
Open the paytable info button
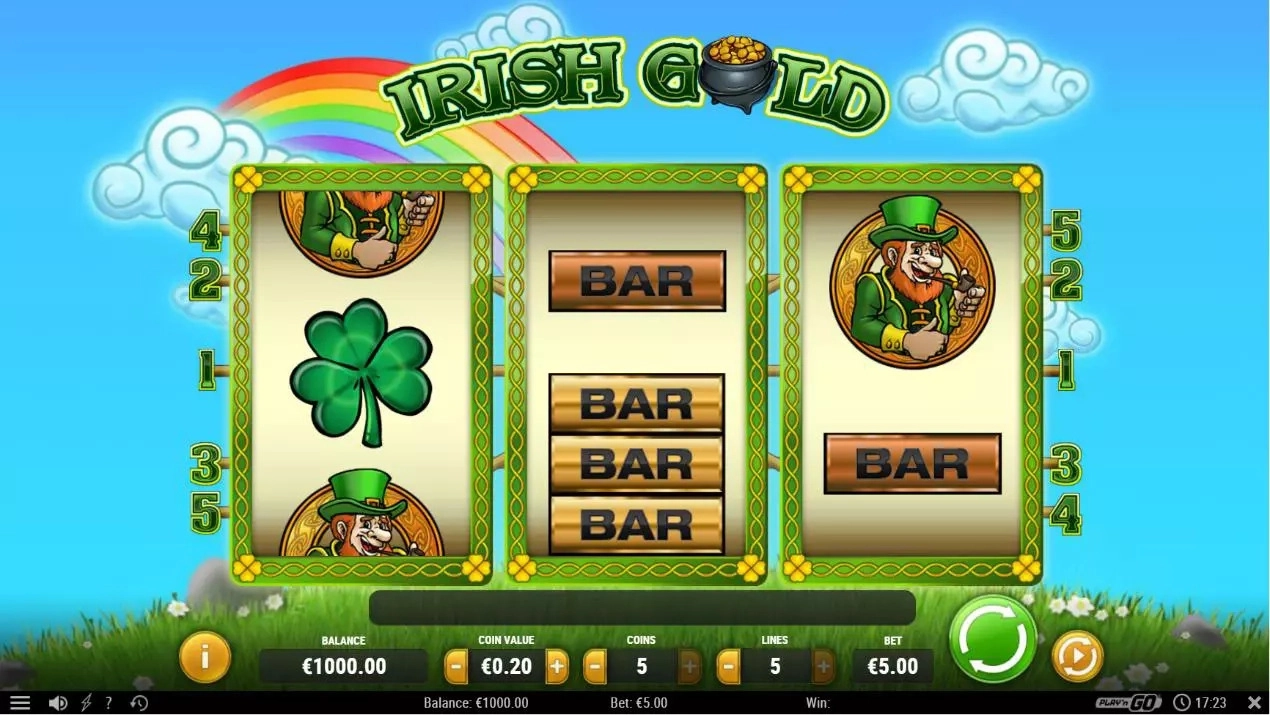204,657
